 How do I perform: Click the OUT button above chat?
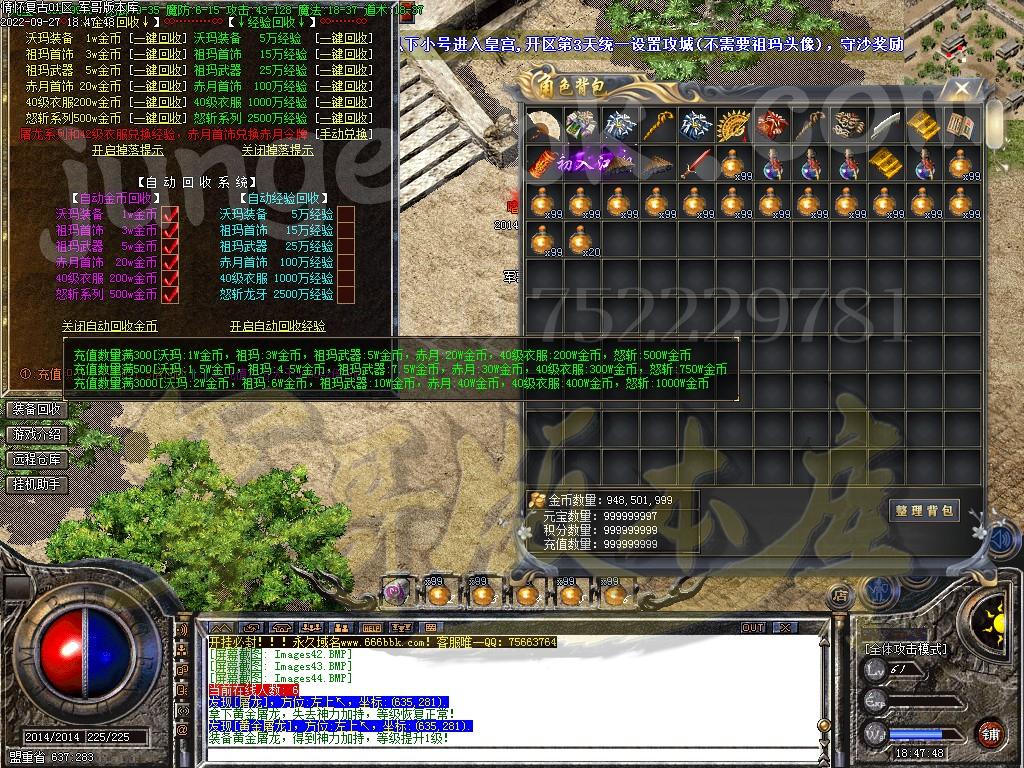(x=753, y=628)
